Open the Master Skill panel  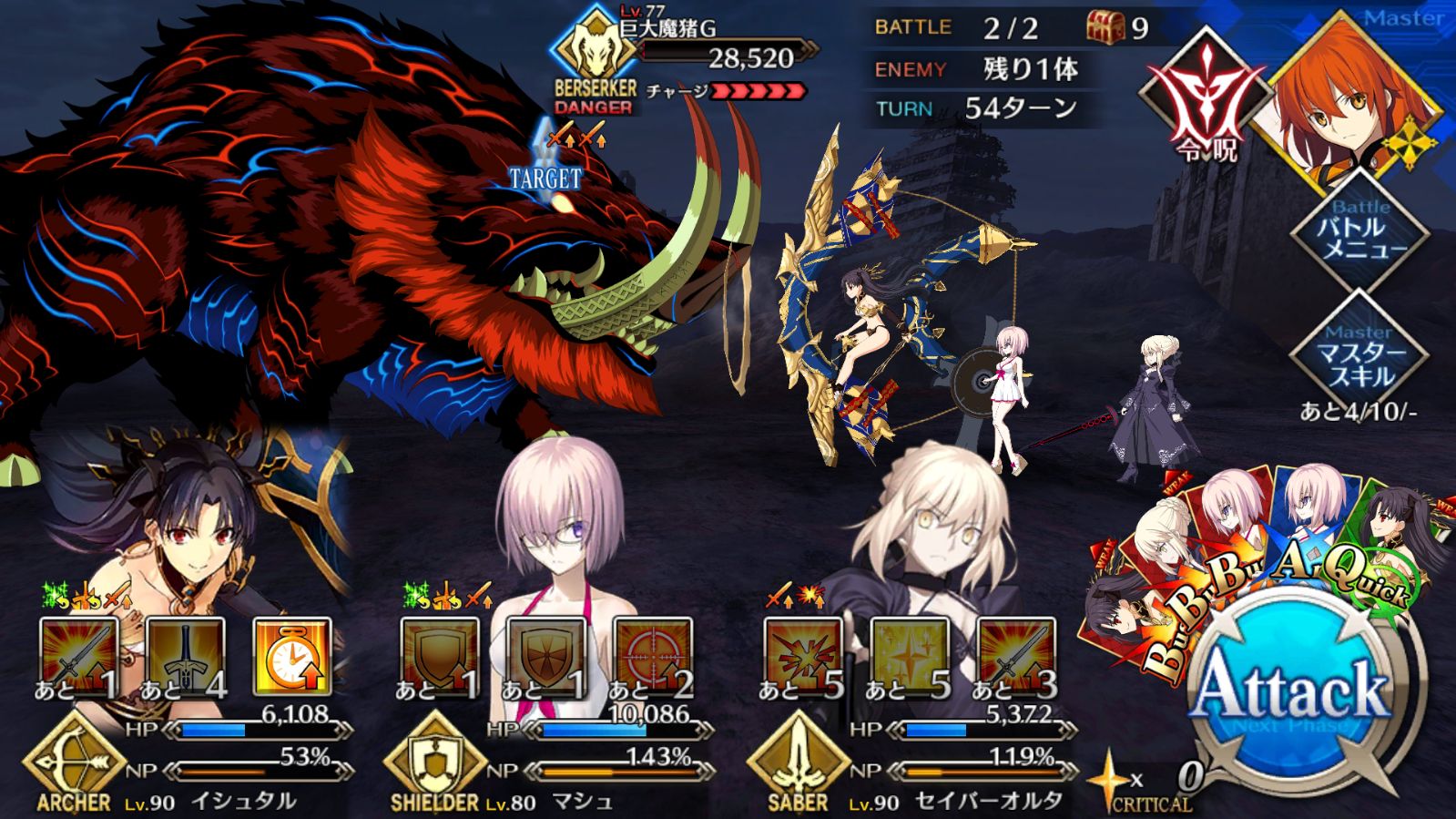click(x=1360, y=357)
